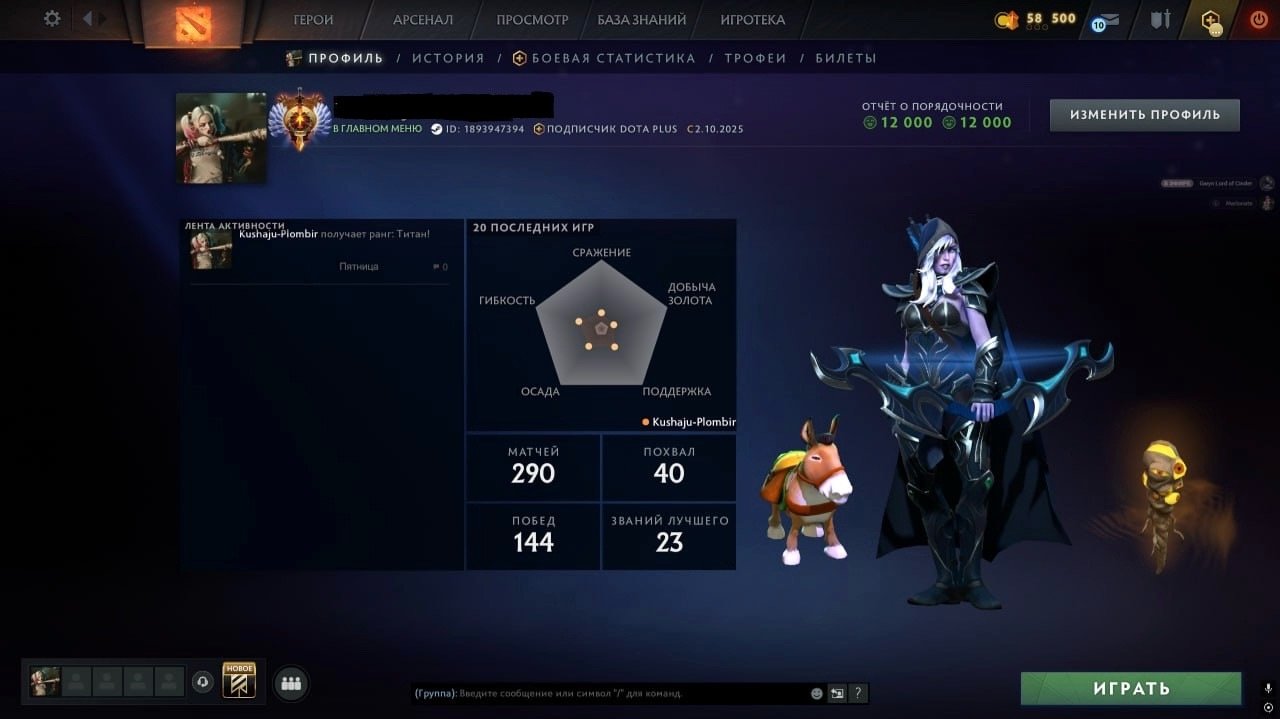The height and width of the screenshot is (719, 1280).
Task: Open the settings gear menu
Action: pos(52,19)
